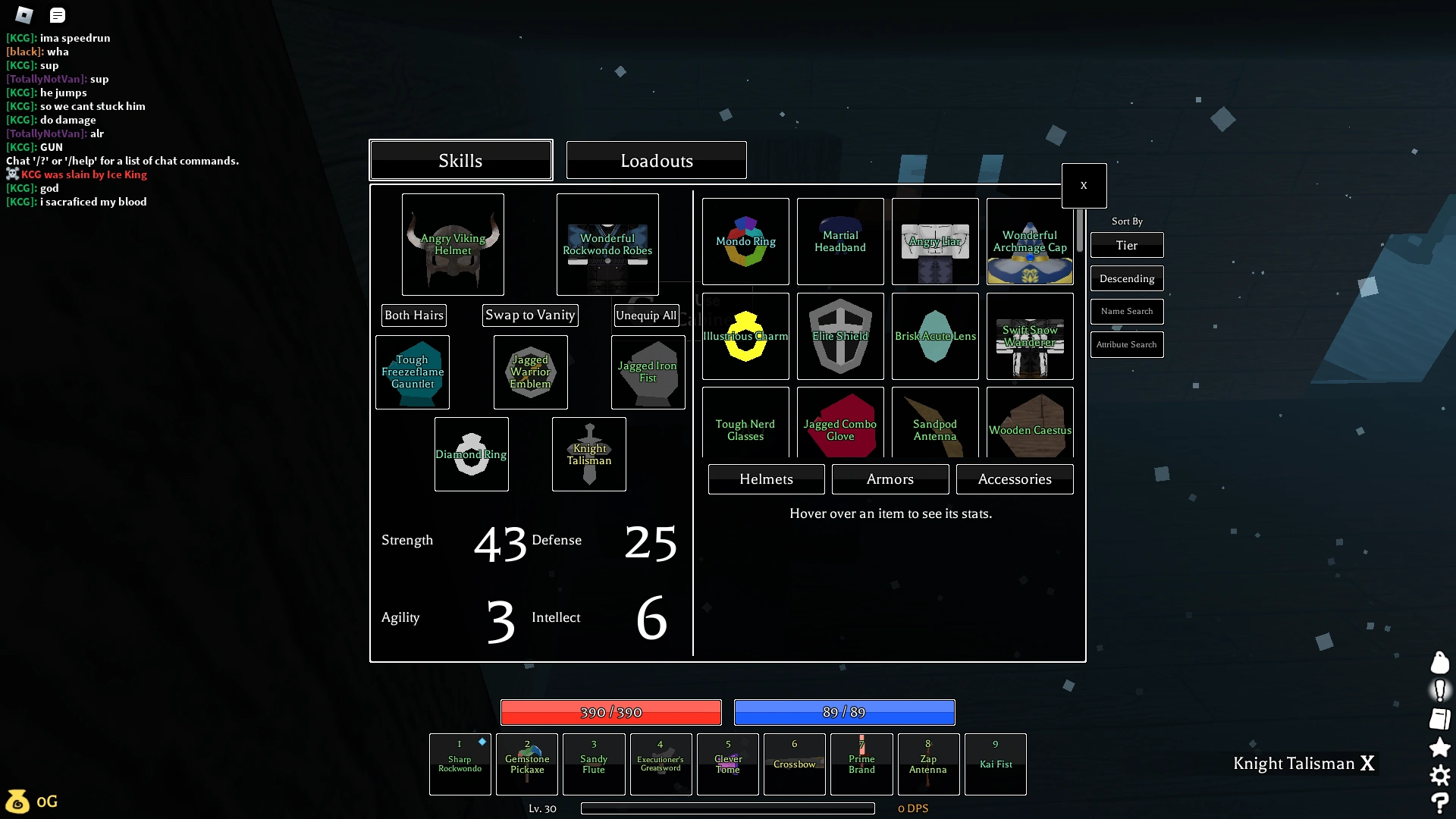
Task: Open the question mark help icon
Action: tap(1439, 802)
